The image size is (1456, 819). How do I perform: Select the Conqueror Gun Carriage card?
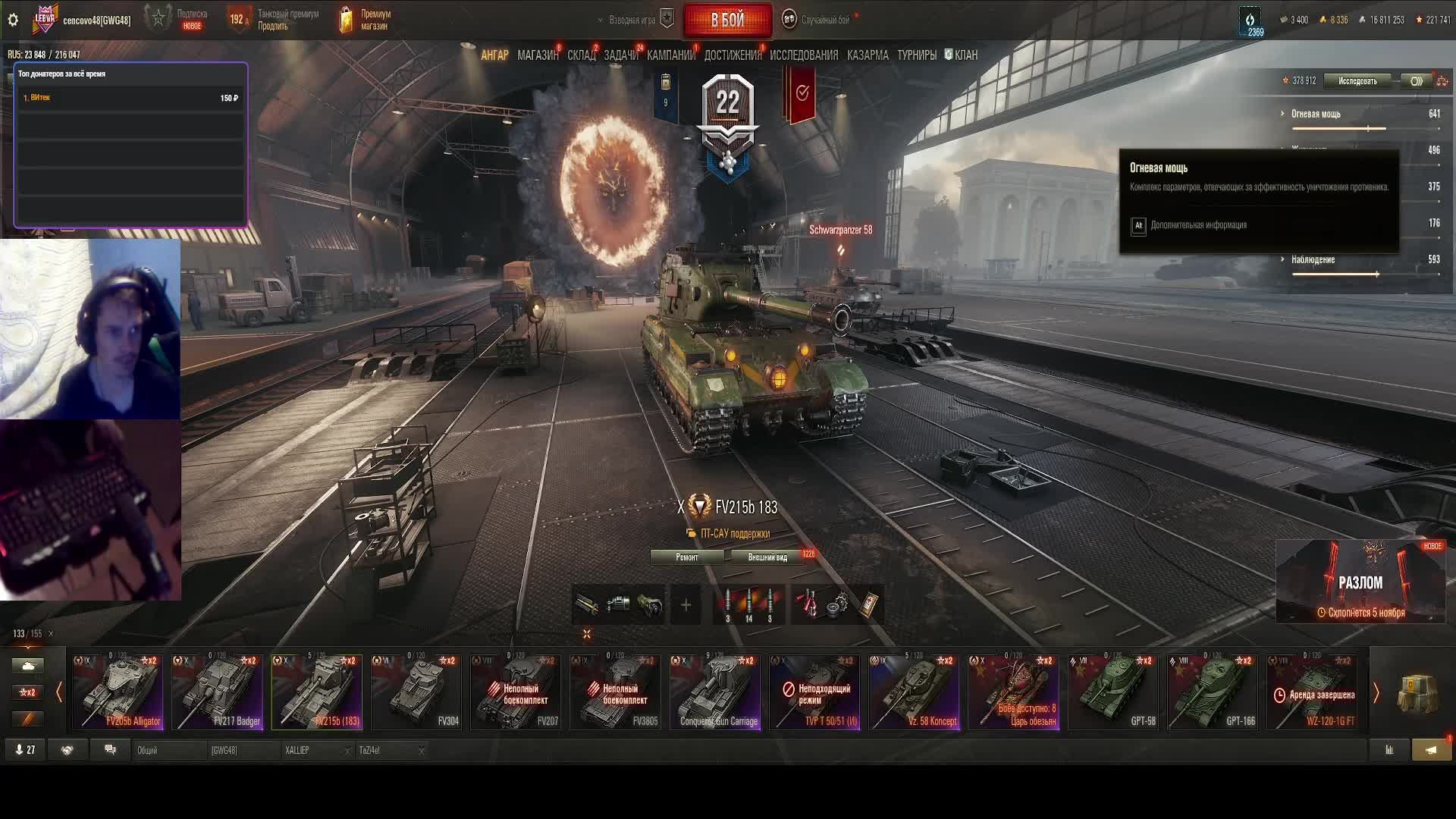pyautogui.click(x=714, y=692)
